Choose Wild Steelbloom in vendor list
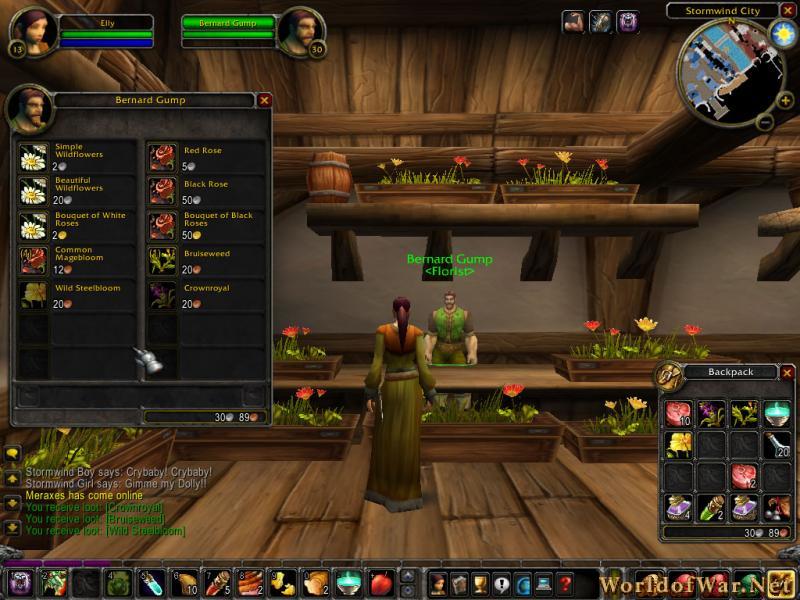The width and height of the screenshot is (800, 600). click(x=34, y=294)
